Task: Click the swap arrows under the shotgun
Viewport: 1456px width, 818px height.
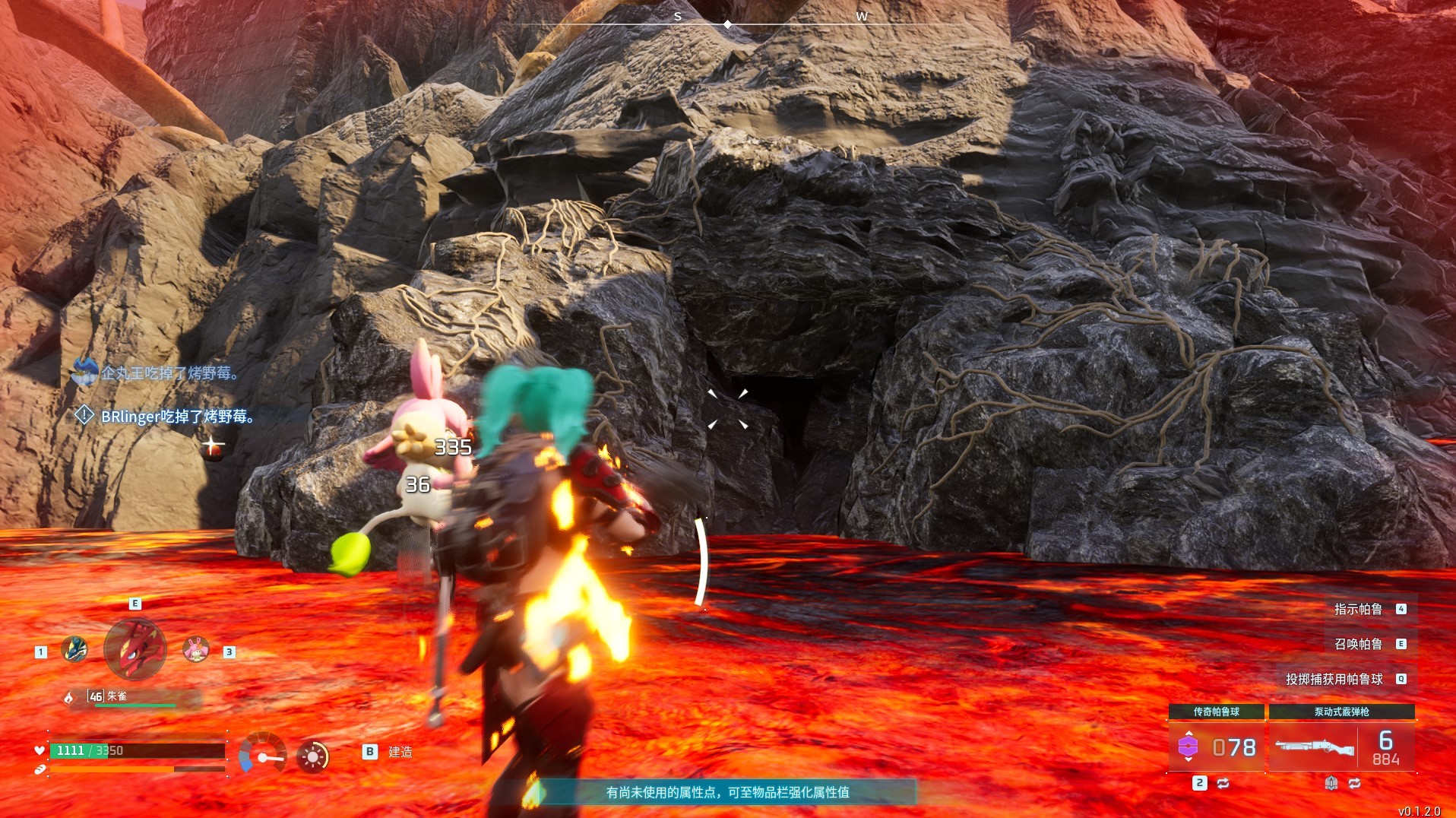Action: click(1354, 783)
